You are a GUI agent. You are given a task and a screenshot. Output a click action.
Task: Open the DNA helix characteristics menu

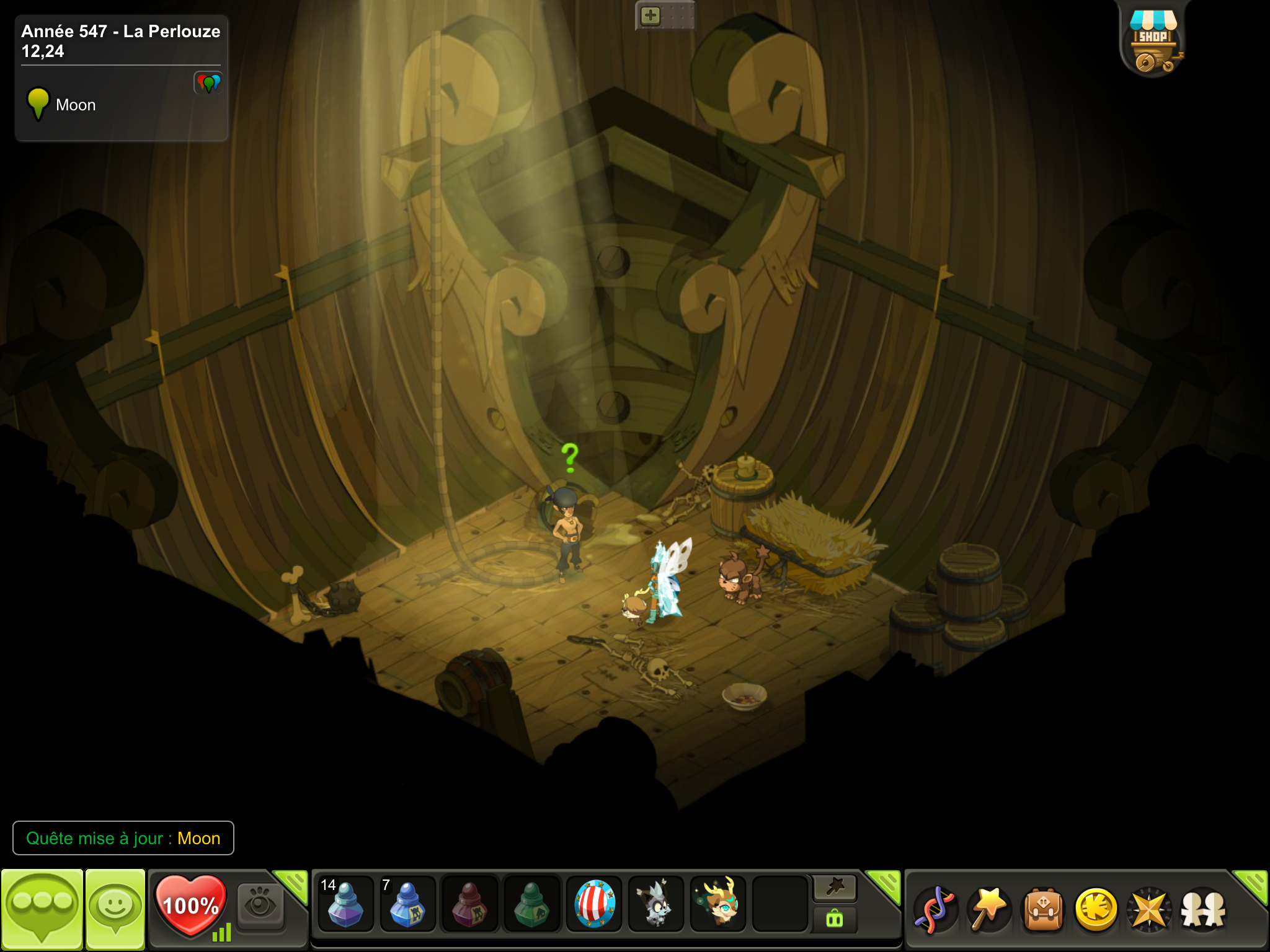click(x=935, y=910)
